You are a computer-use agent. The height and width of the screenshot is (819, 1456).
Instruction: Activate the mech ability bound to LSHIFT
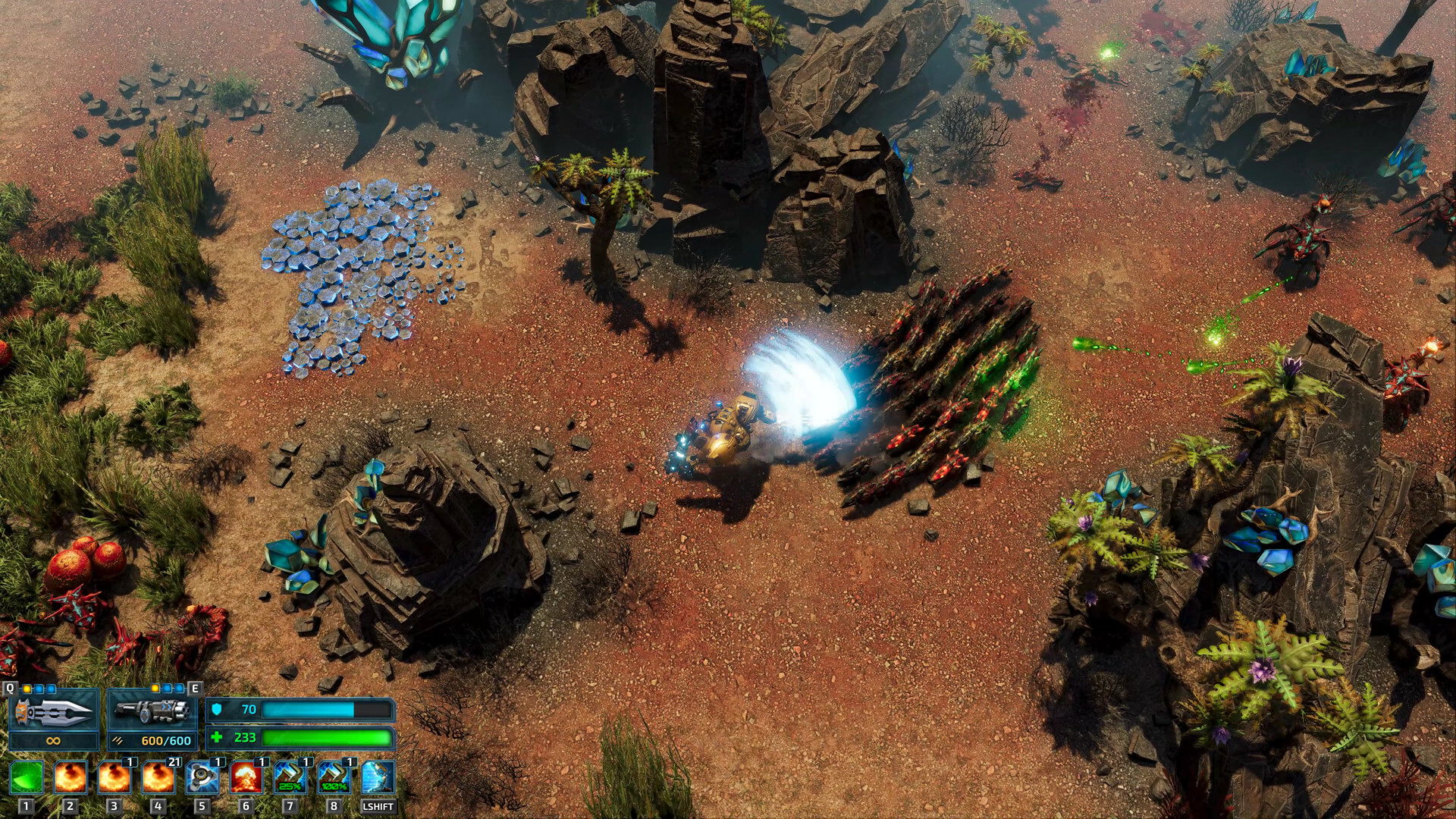click(x=378, y=777)
